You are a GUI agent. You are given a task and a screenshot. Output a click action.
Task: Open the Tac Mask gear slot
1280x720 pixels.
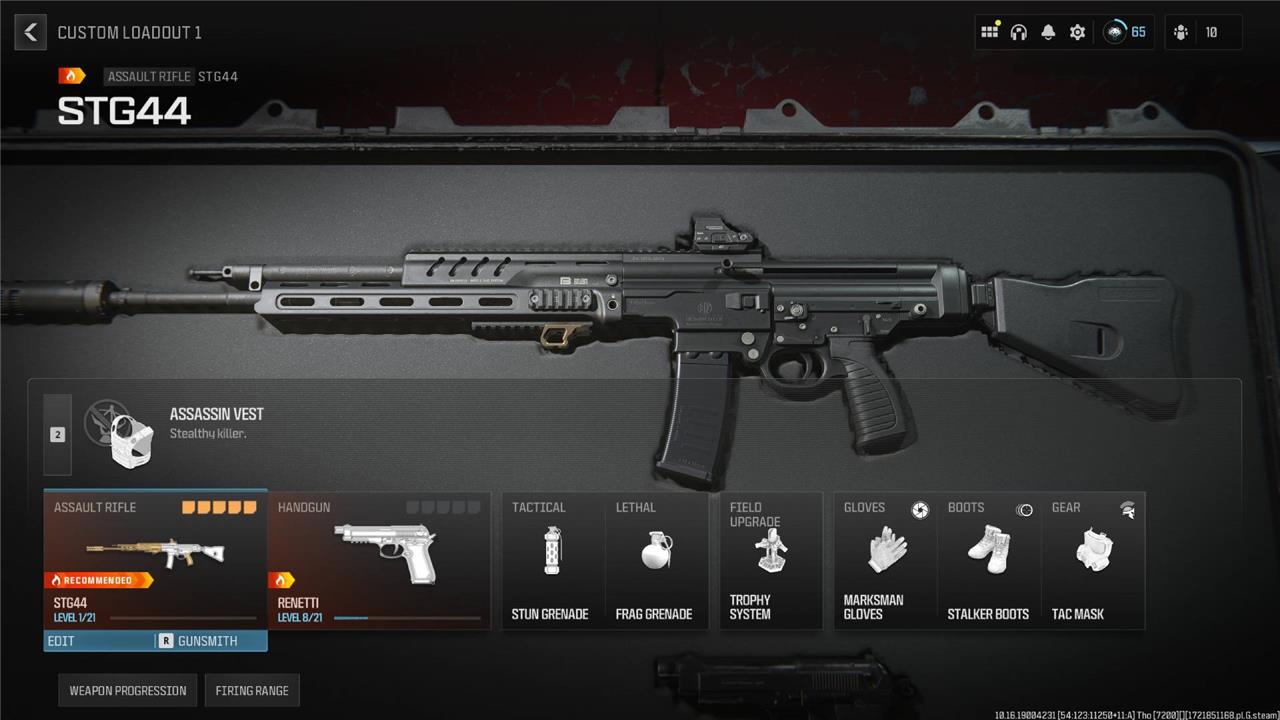point(1093,560)
